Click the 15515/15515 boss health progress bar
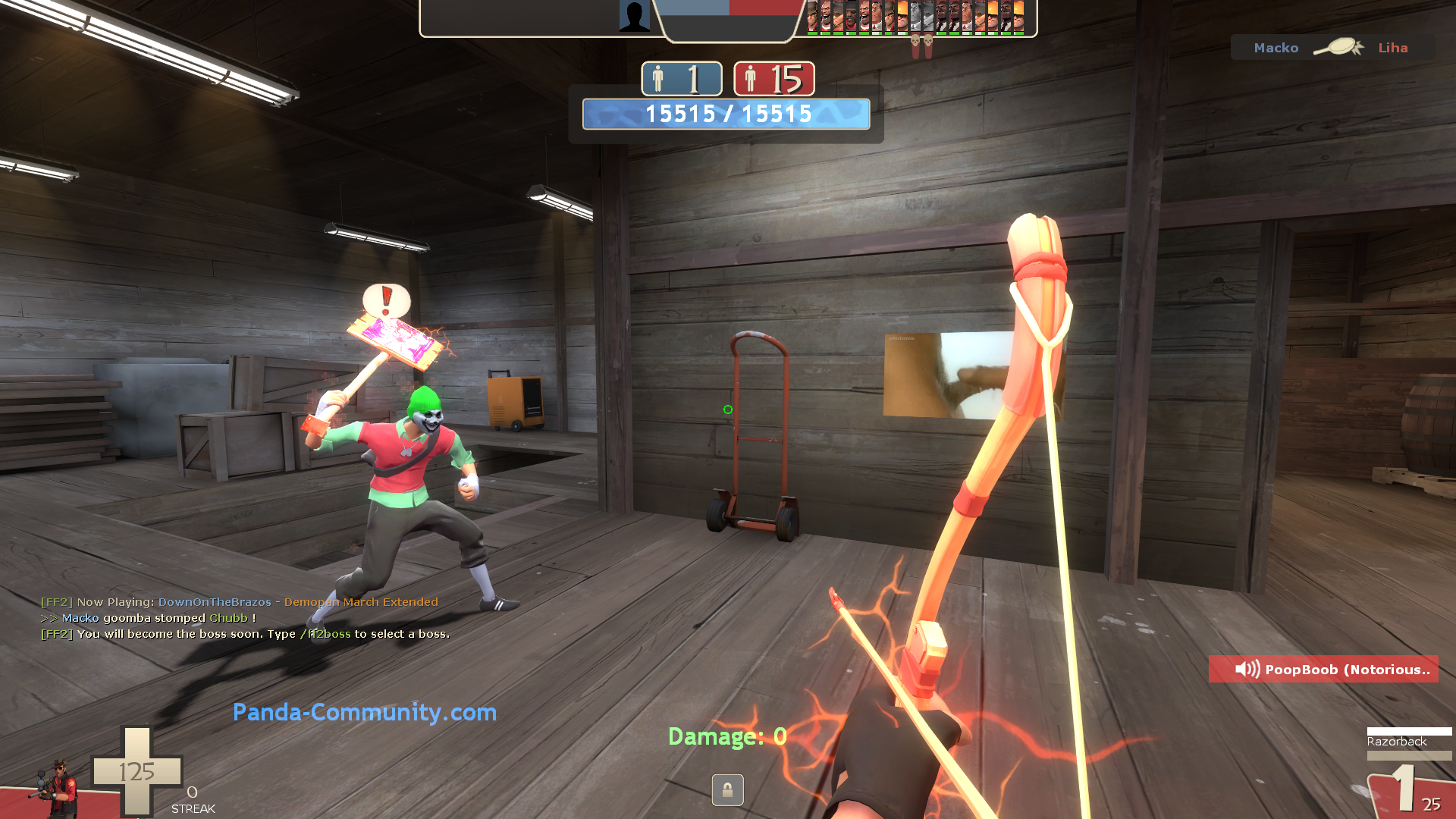1456x819 pixels. point(726,115)
